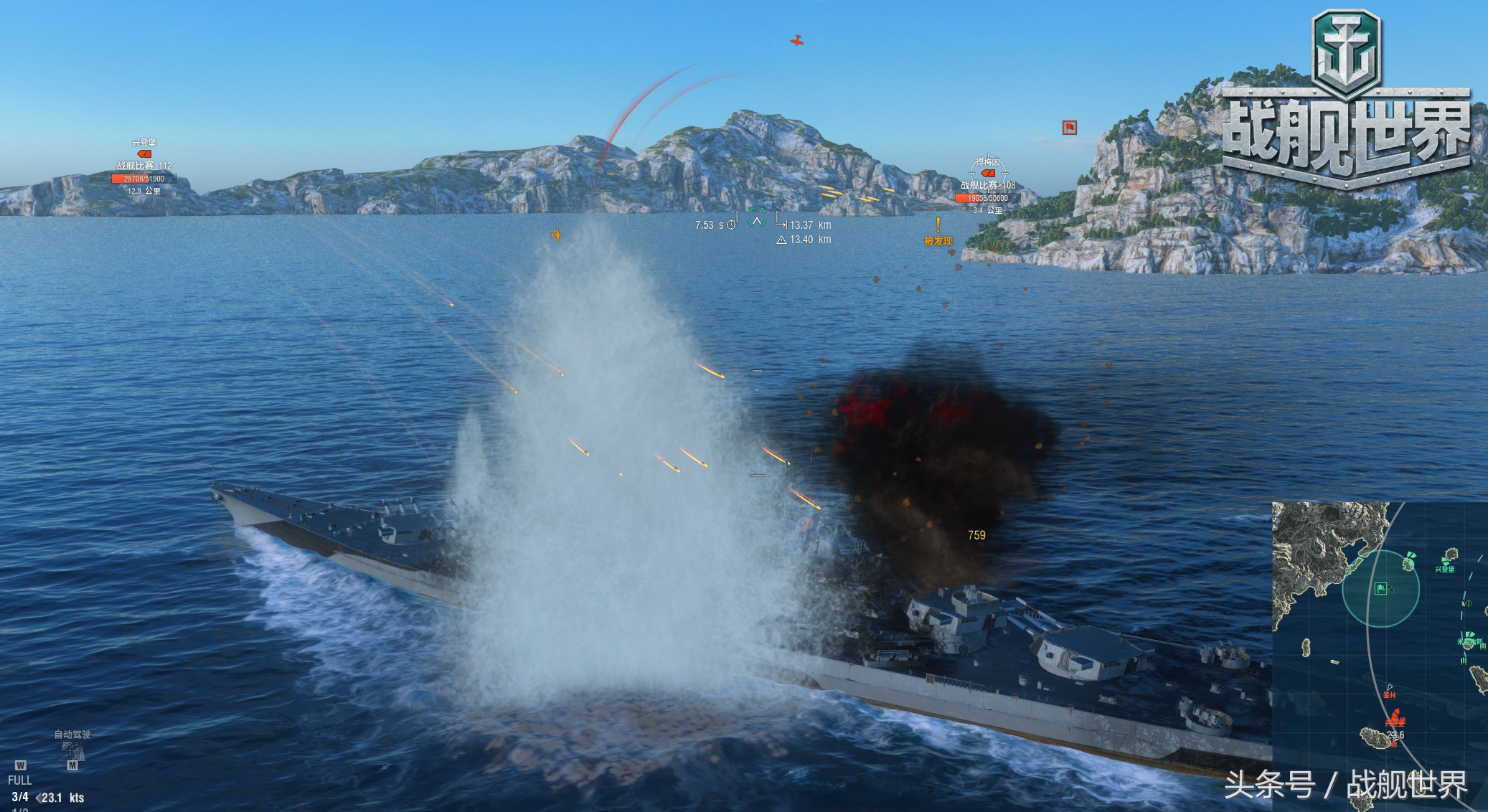The width and height of the screenshot is (1488, 812).
Task: Target enemy ship marker 战舰比赛_108
Action: 988,173
